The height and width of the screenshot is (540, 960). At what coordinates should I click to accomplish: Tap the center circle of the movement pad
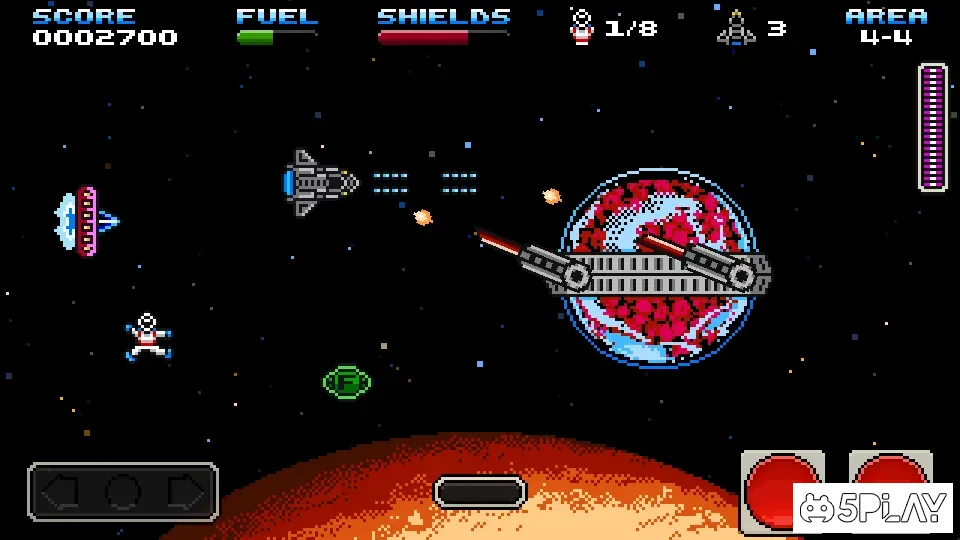click(x=123, y=492)
